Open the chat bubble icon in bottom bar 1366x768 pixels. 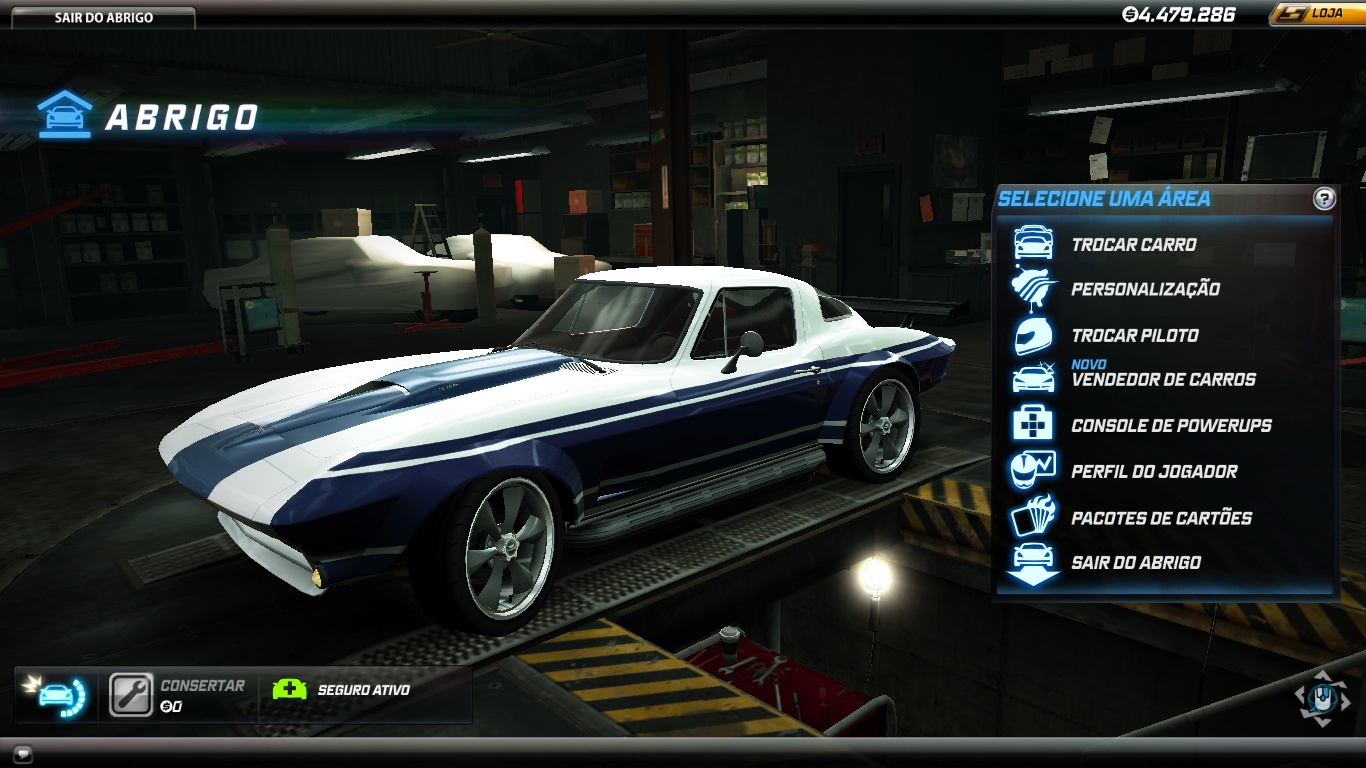point(24,753)
